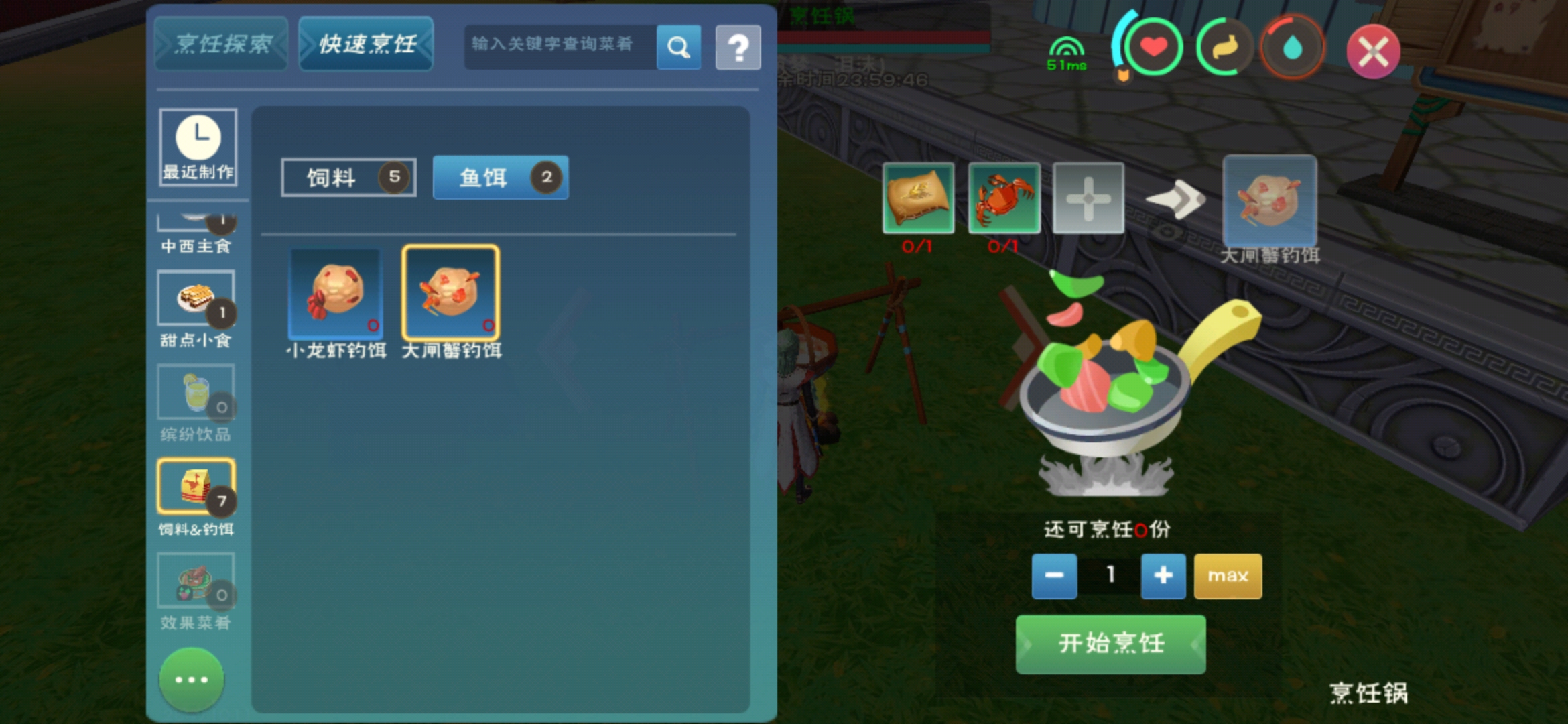Select the 效果菜肴 effect dishes category
The height and width of the screenshot is (724, 1568).
point(197,580)
